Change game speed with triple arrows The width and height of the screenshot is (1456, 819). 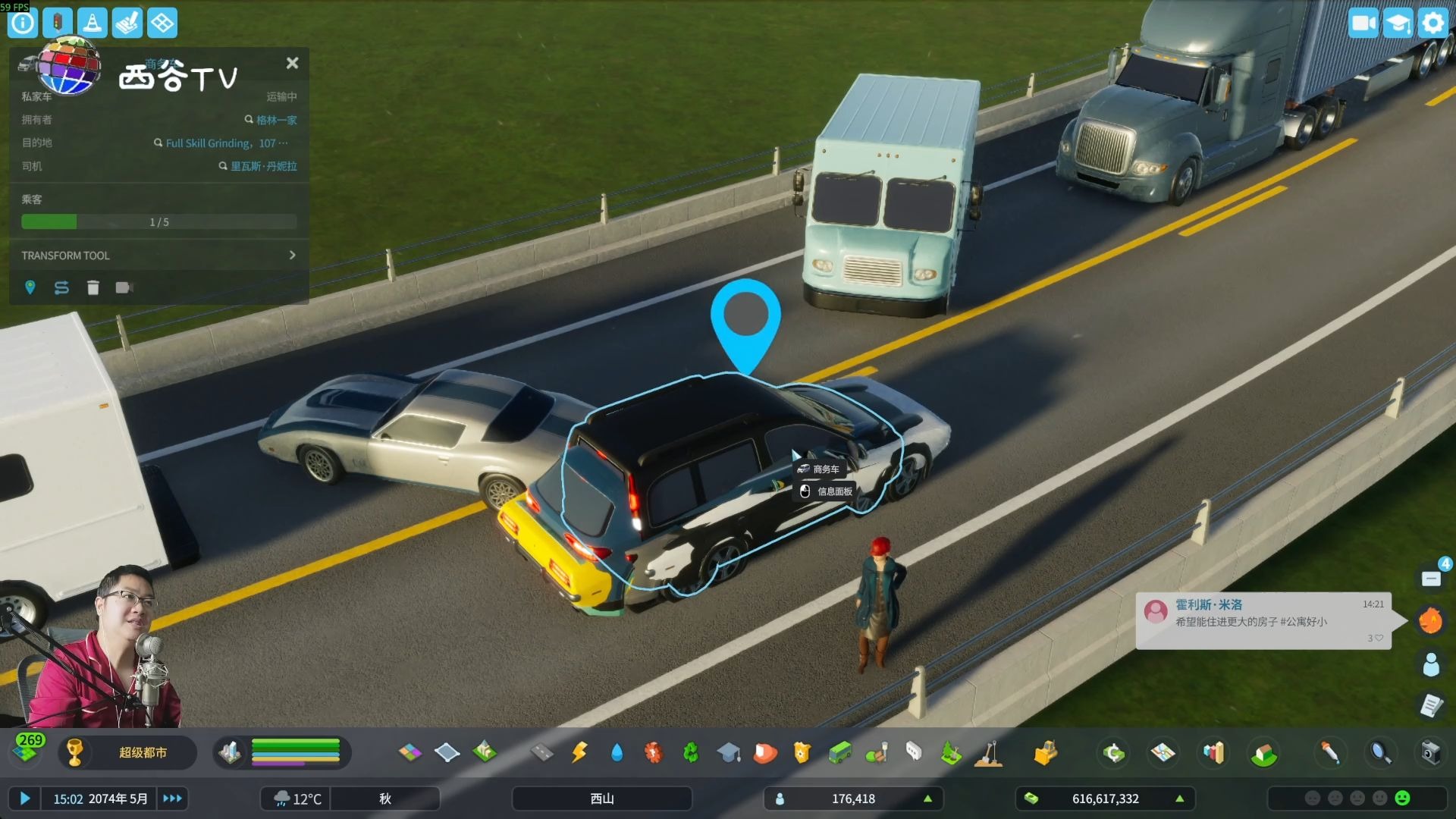pos(172,799)
